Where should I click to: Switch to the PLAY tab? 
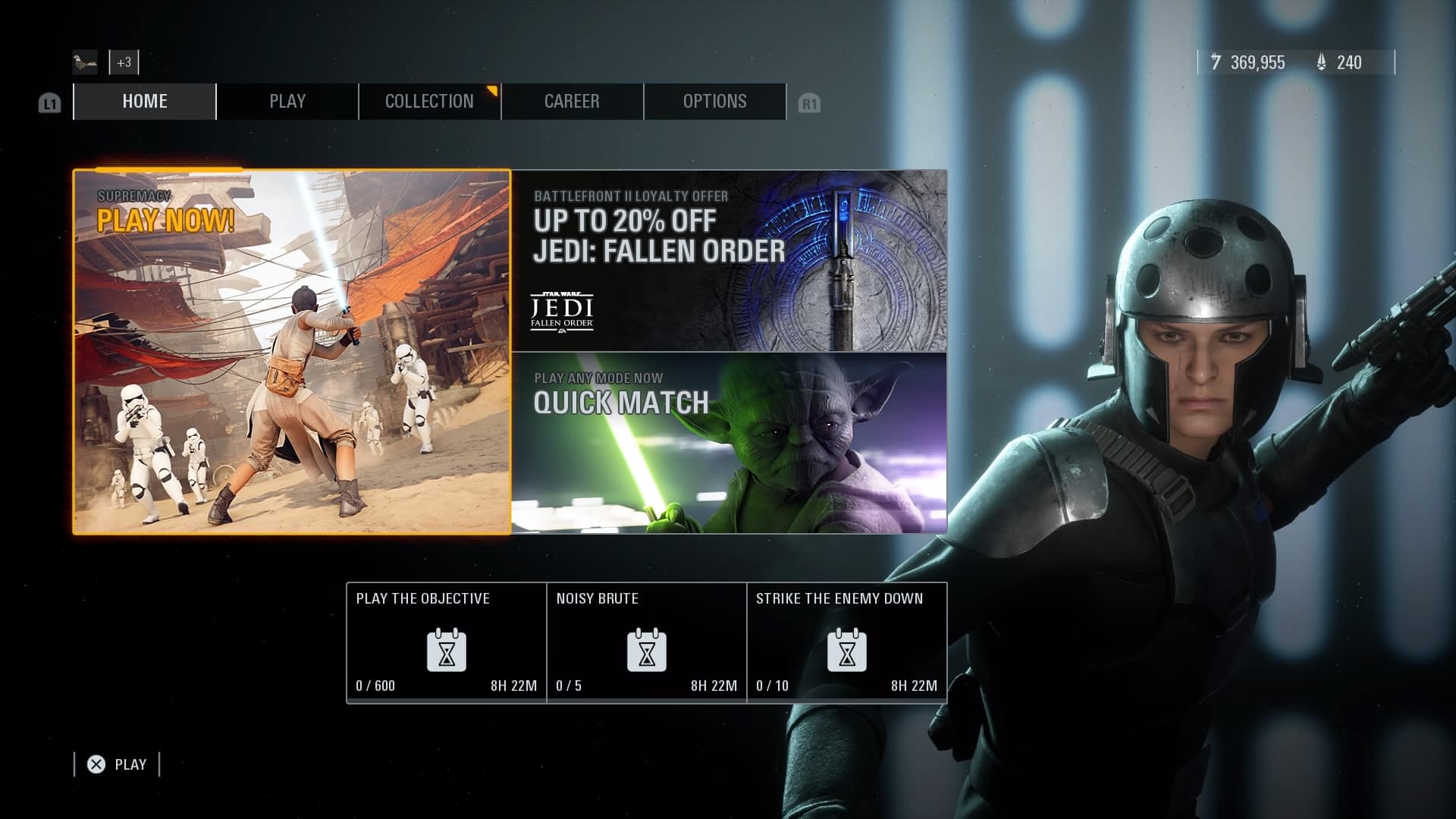click(x=287, y=101)
